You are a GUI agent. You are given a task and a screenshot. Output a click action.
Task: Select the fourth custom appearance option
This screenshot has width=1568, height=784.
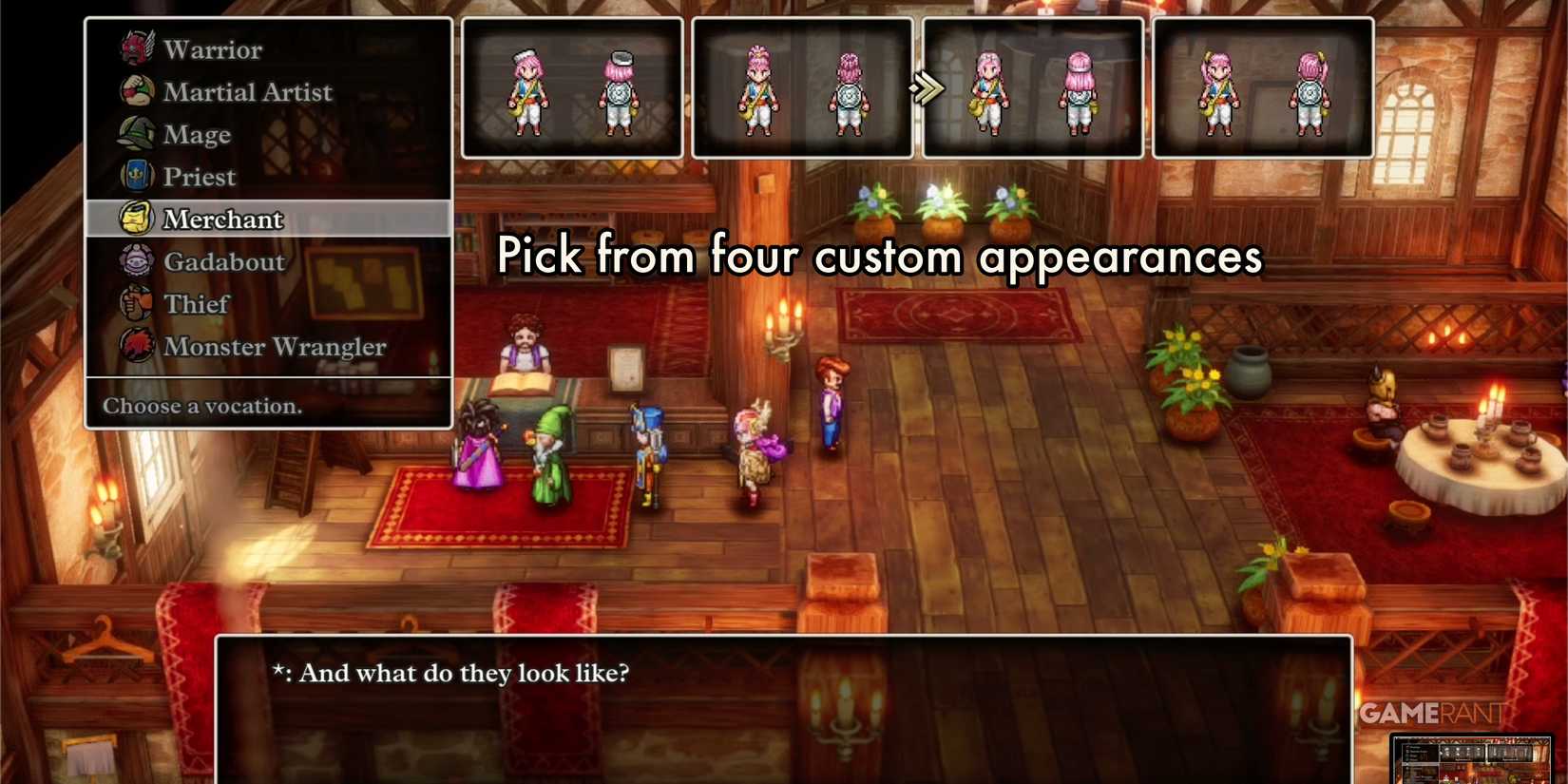pyautogui.click(x=1264, y=86)
